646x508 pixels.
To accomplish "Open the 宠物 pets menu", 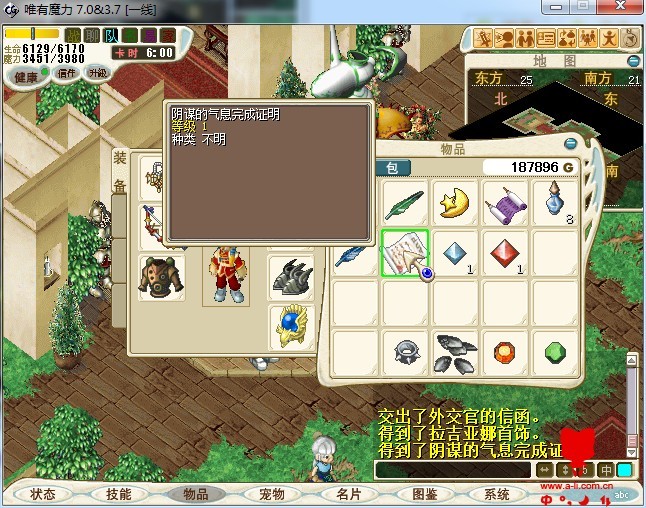I will coord(271,493).
